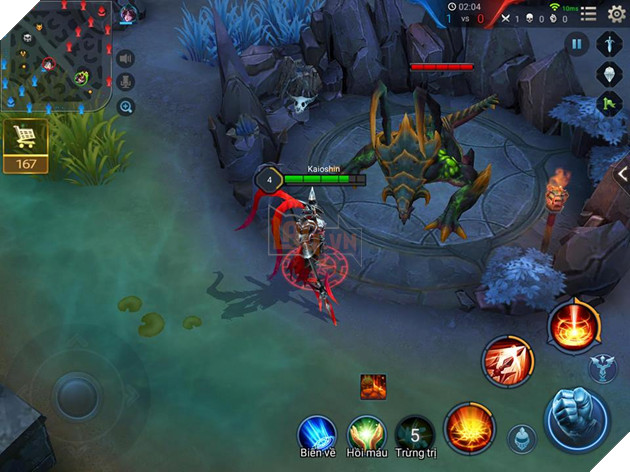Image resolution: width=630 pixels, height=472 pixels.
Task: Open the shop cart showing 167 gold
Action: (x=25, y=148)
